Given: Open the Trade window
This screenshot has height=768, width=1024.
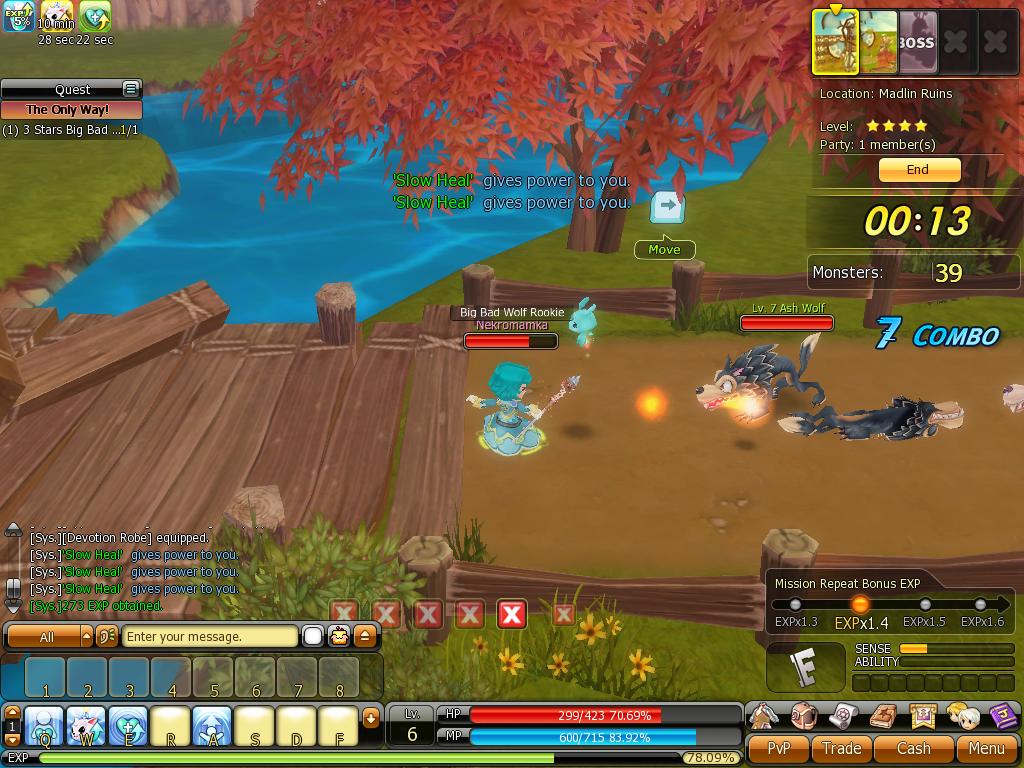Looking at the screenshot, I should pyautogui.click(x=841, y=748).
